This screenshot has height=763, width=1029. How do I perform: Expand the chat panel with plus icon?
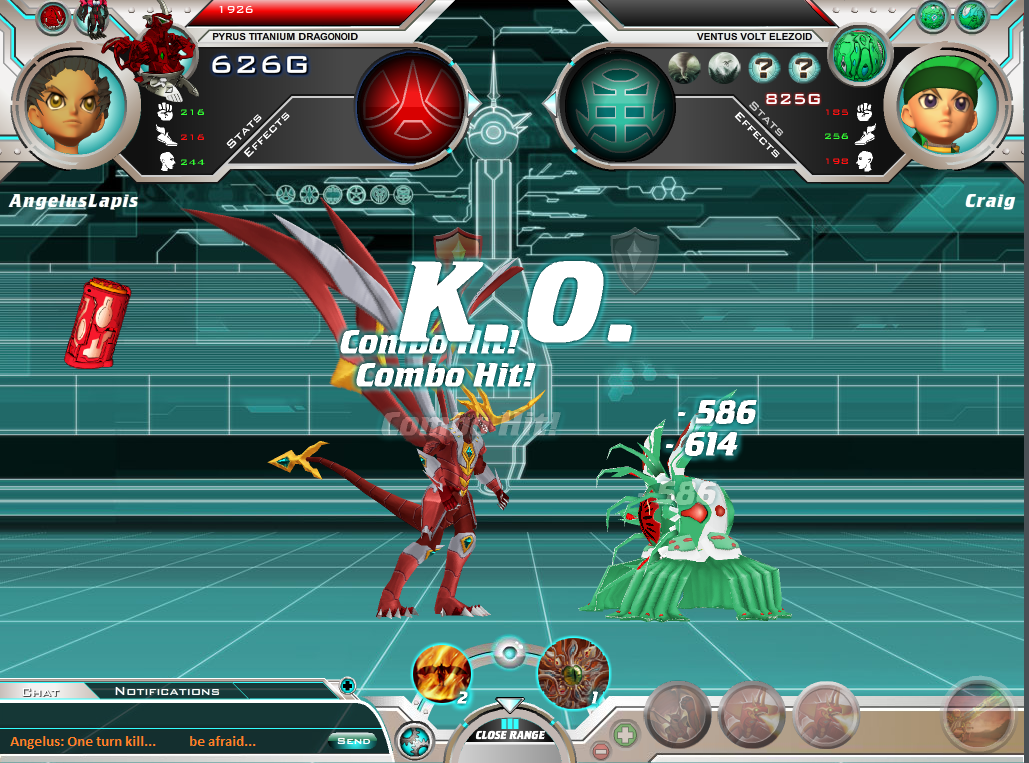click(347, 685)
